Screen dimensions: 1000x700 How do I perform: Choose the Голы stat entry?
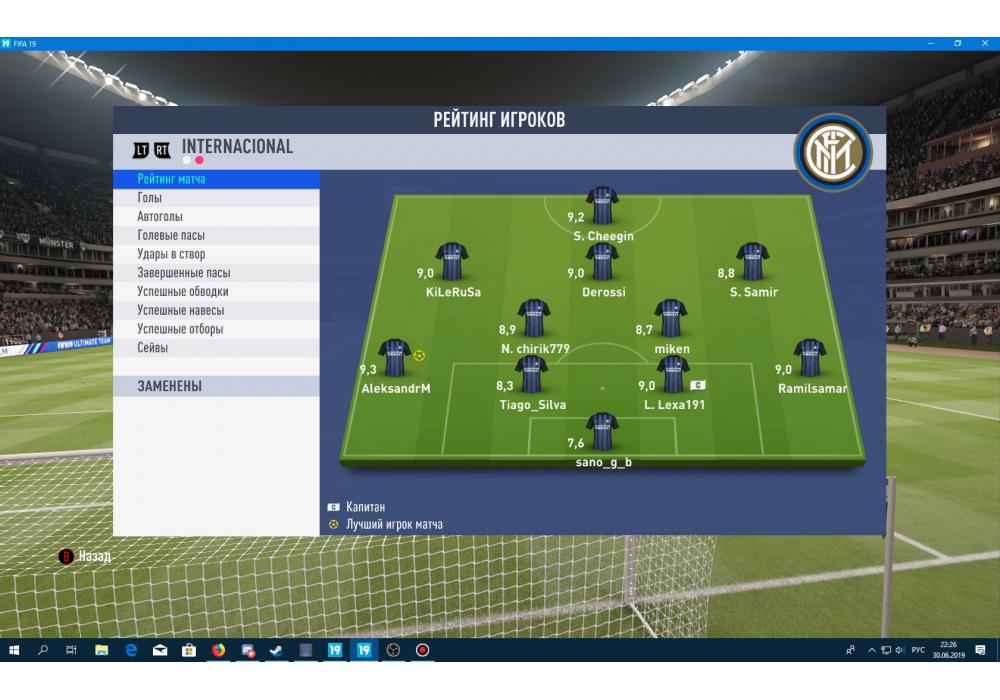(216, 198)
